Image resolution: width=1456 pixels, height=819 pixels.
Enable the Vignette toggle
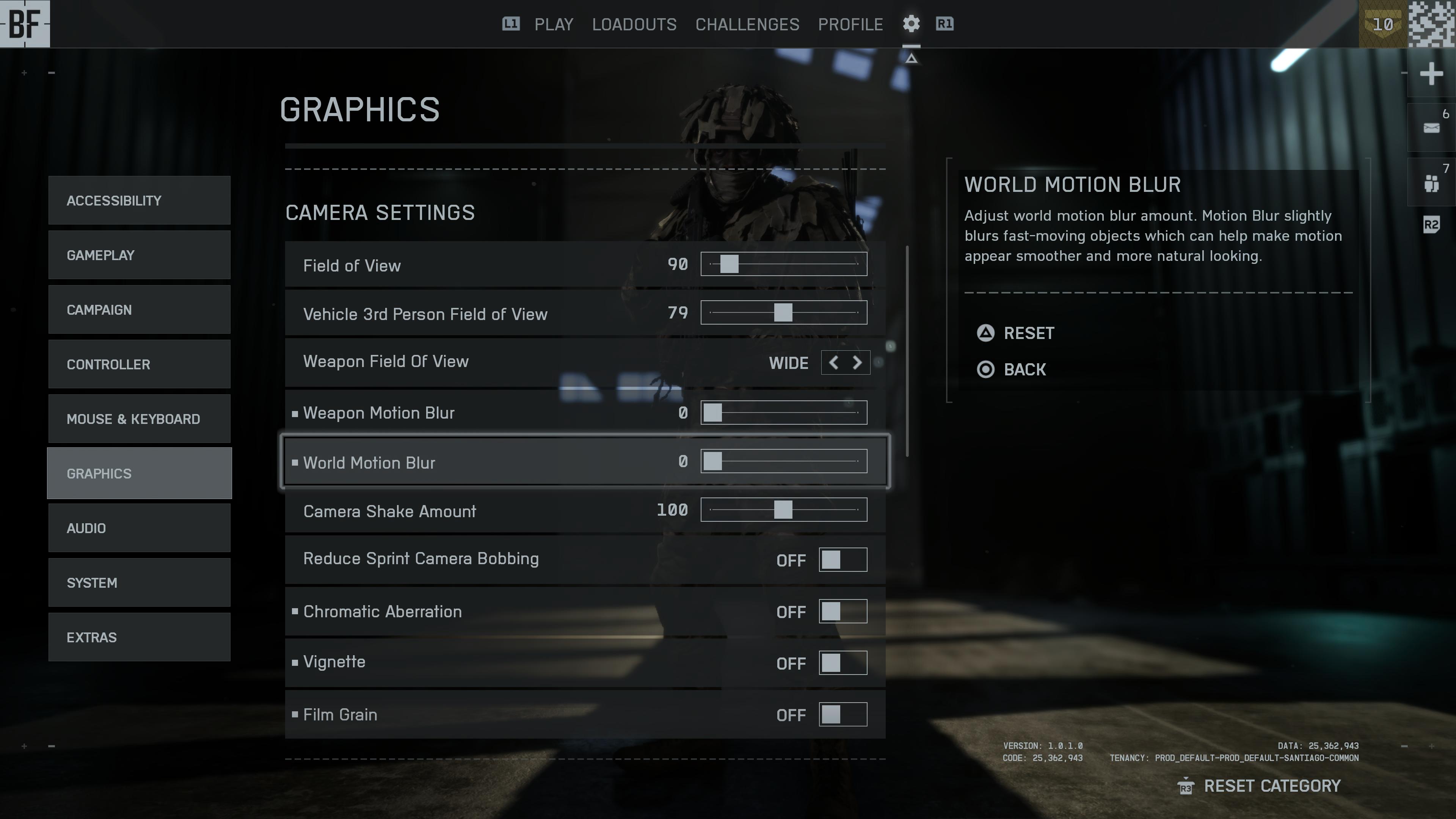point(842,663)
